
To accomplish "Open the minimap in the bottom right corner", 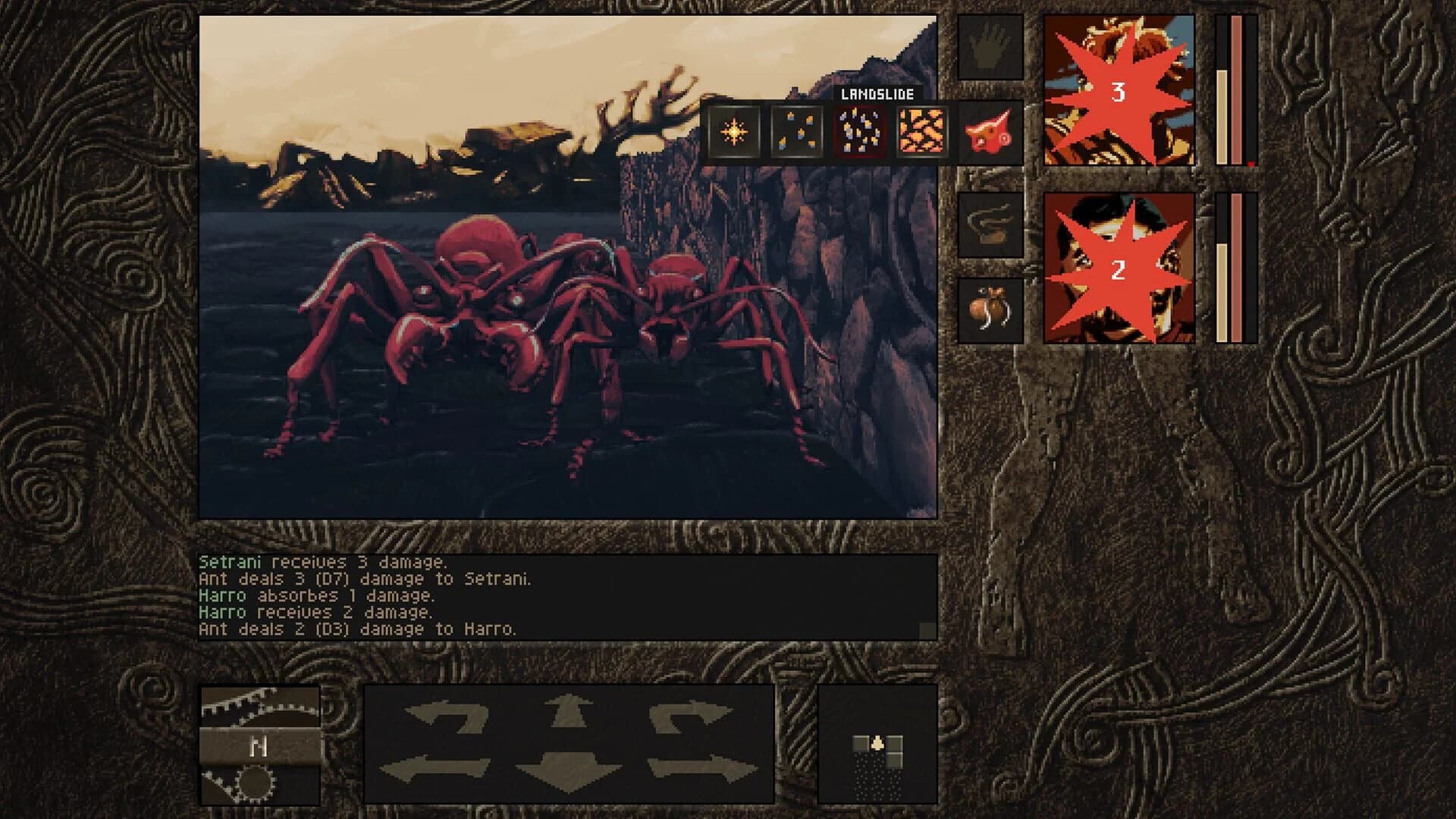I will click(x=876, y=747).
